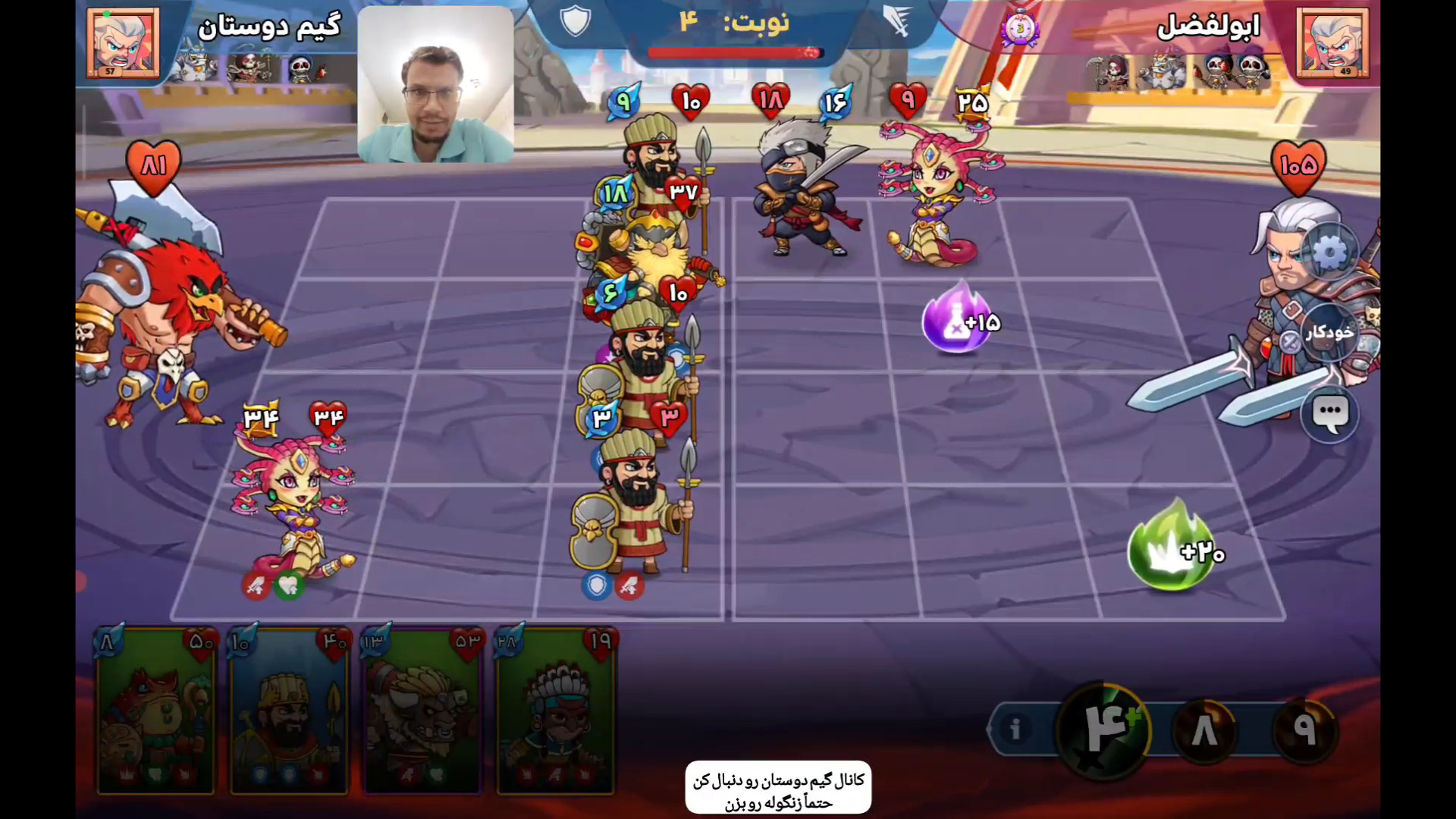Screen dimensions: 1456x819
Task: Click the shield icon beside turn counter
Action: (575, 20)
